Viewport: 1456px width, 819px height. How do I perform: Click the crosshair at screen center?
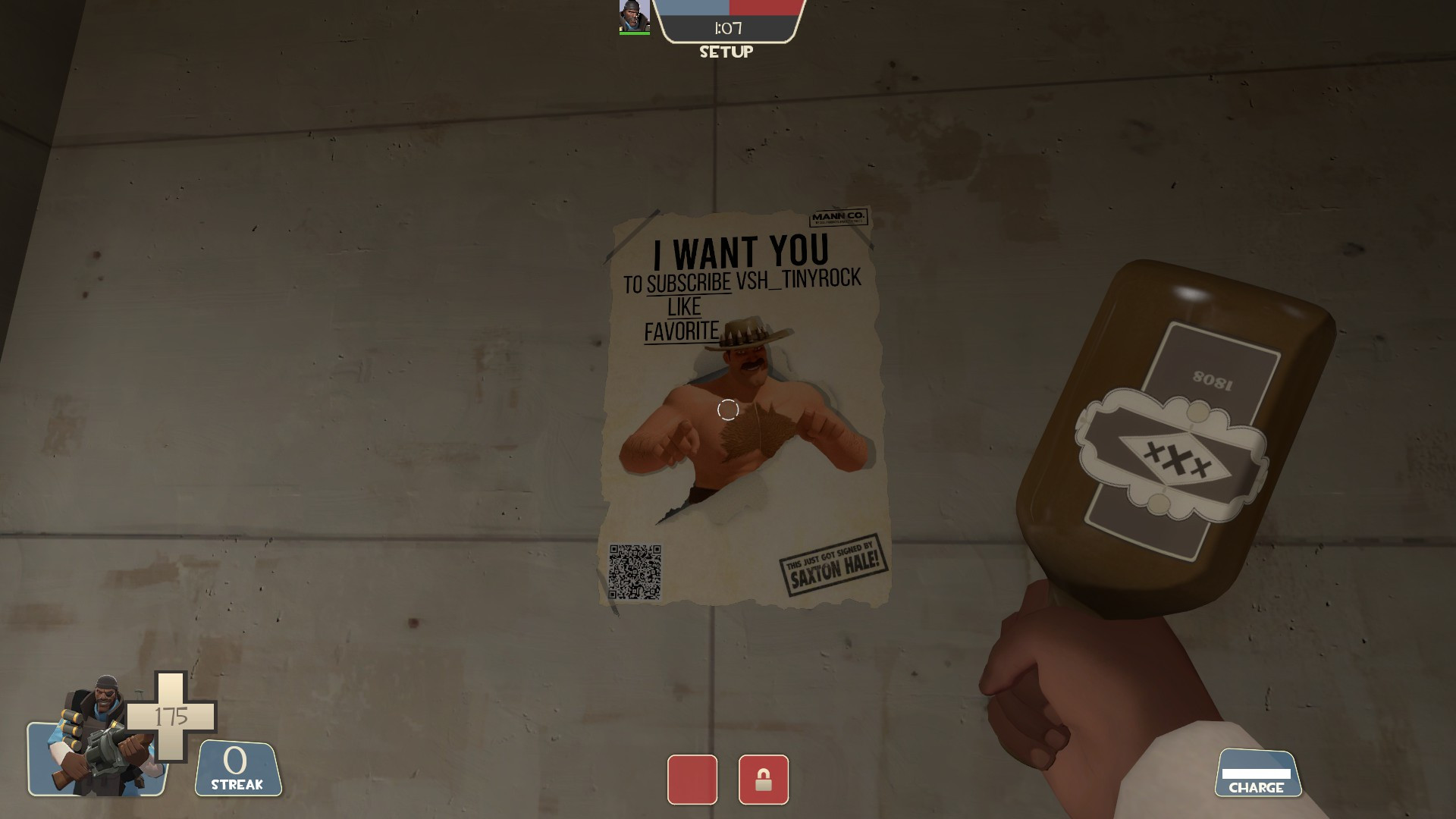tap(727, 409)
